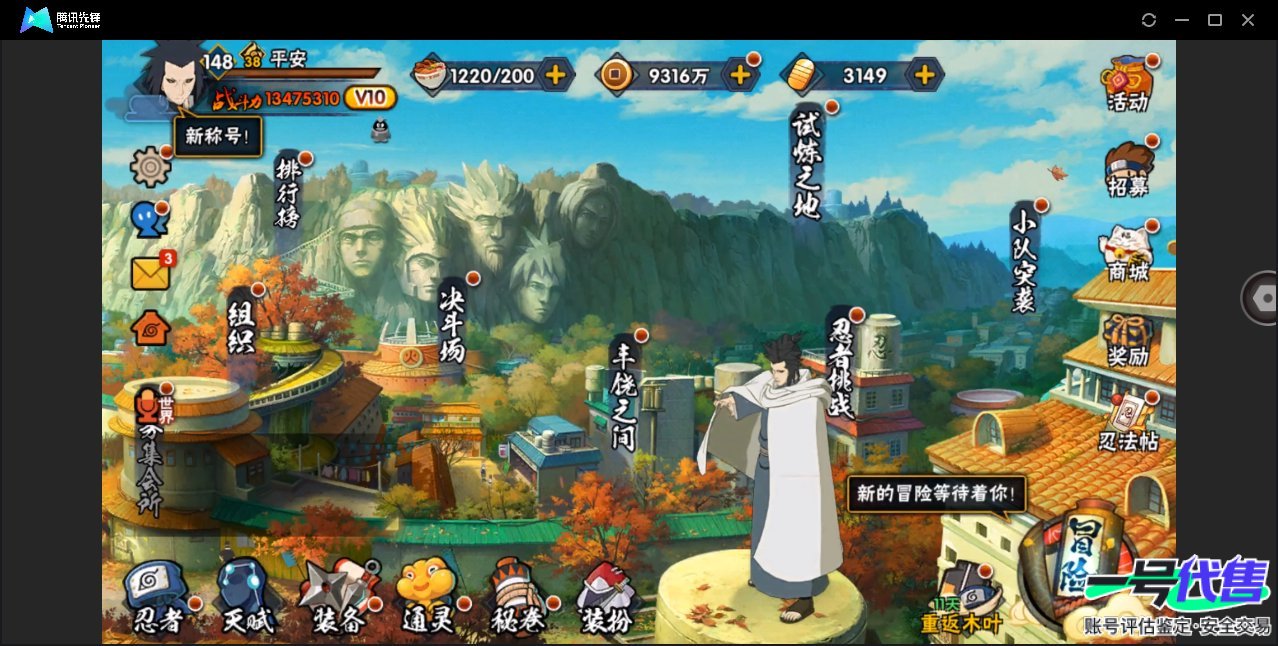
Task: Open the 忍法帖 ninja scroll pass
Action: 1127,424
